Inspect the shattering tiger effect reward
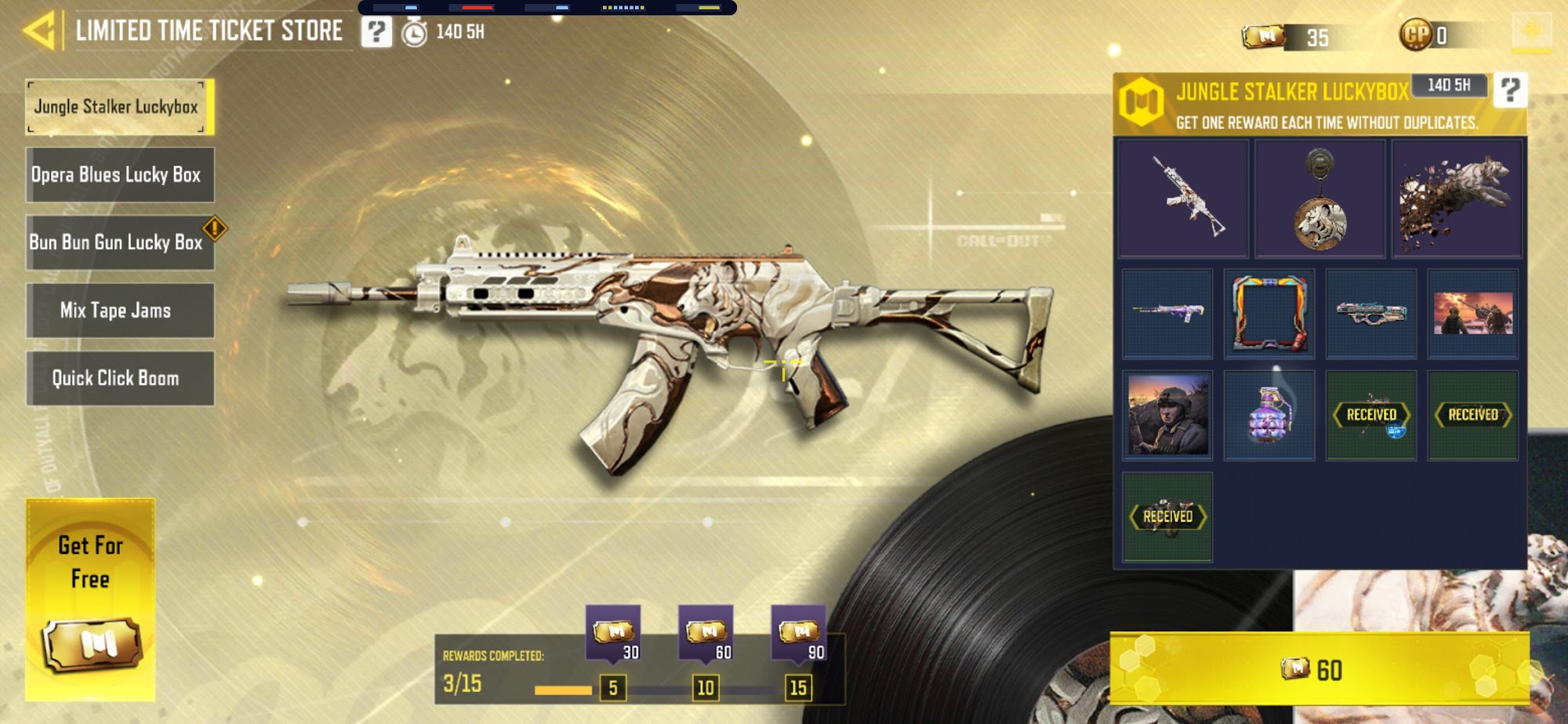This screenshot has height=724, width=1568. click(1457, 198)
